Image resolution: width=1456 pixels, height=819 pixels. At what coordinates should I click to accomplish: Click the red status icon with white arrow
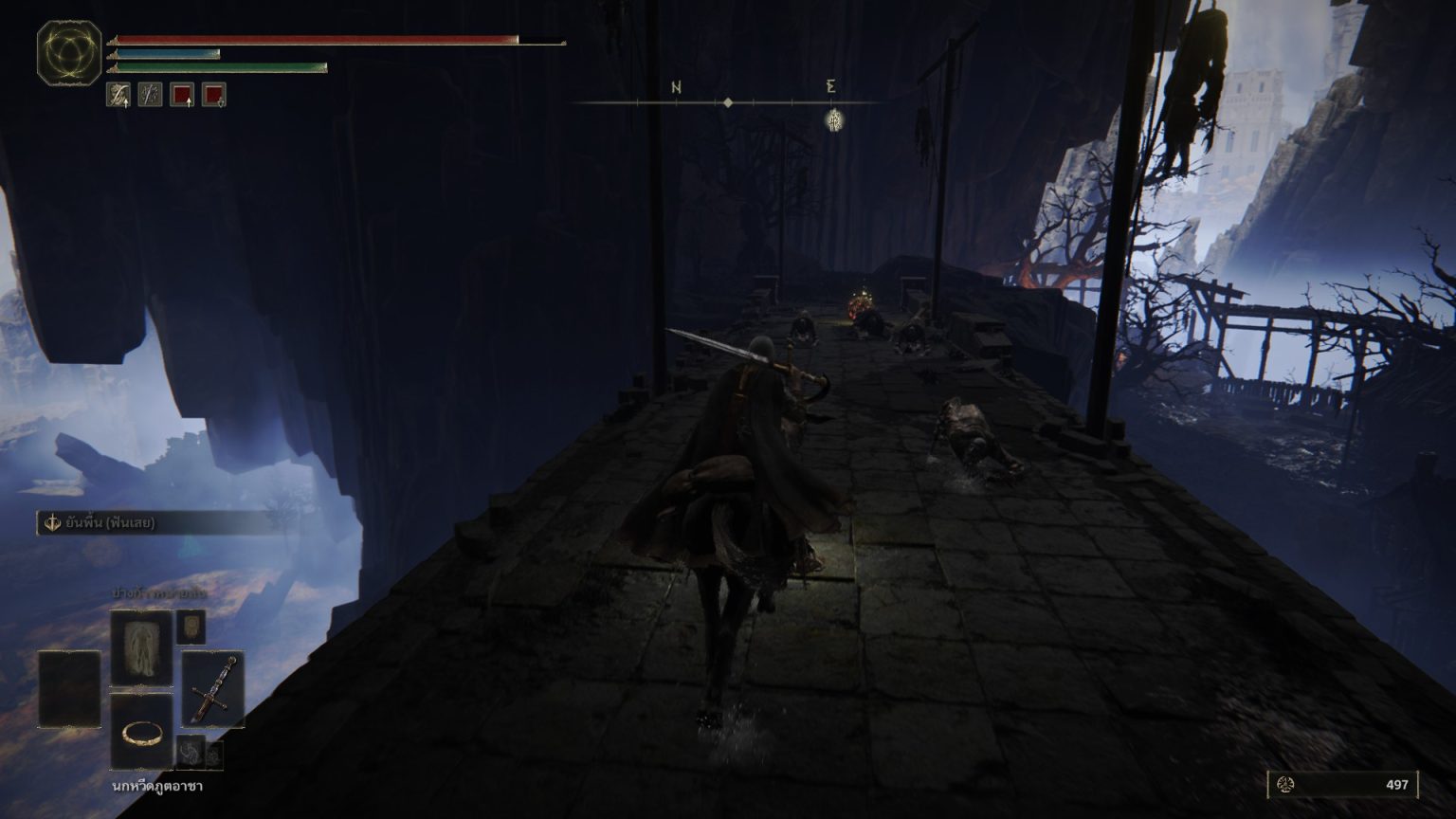pos(182,95)
